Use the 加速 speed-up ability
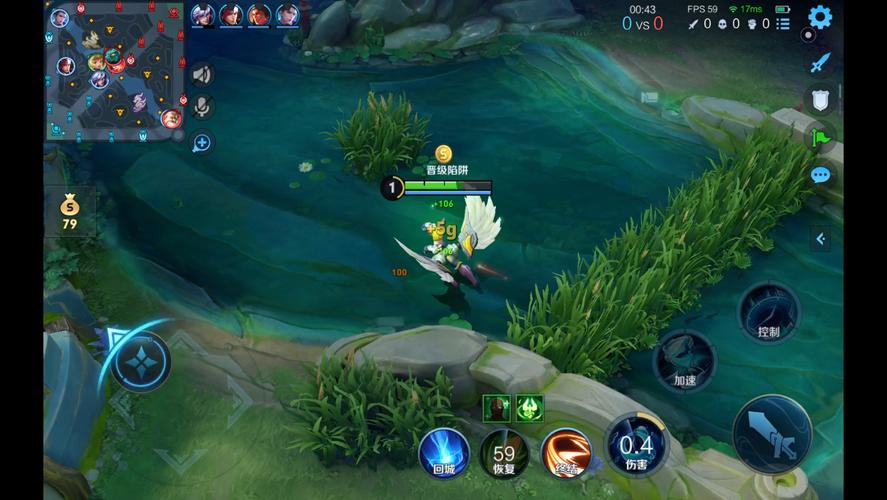 coord(685,360)
